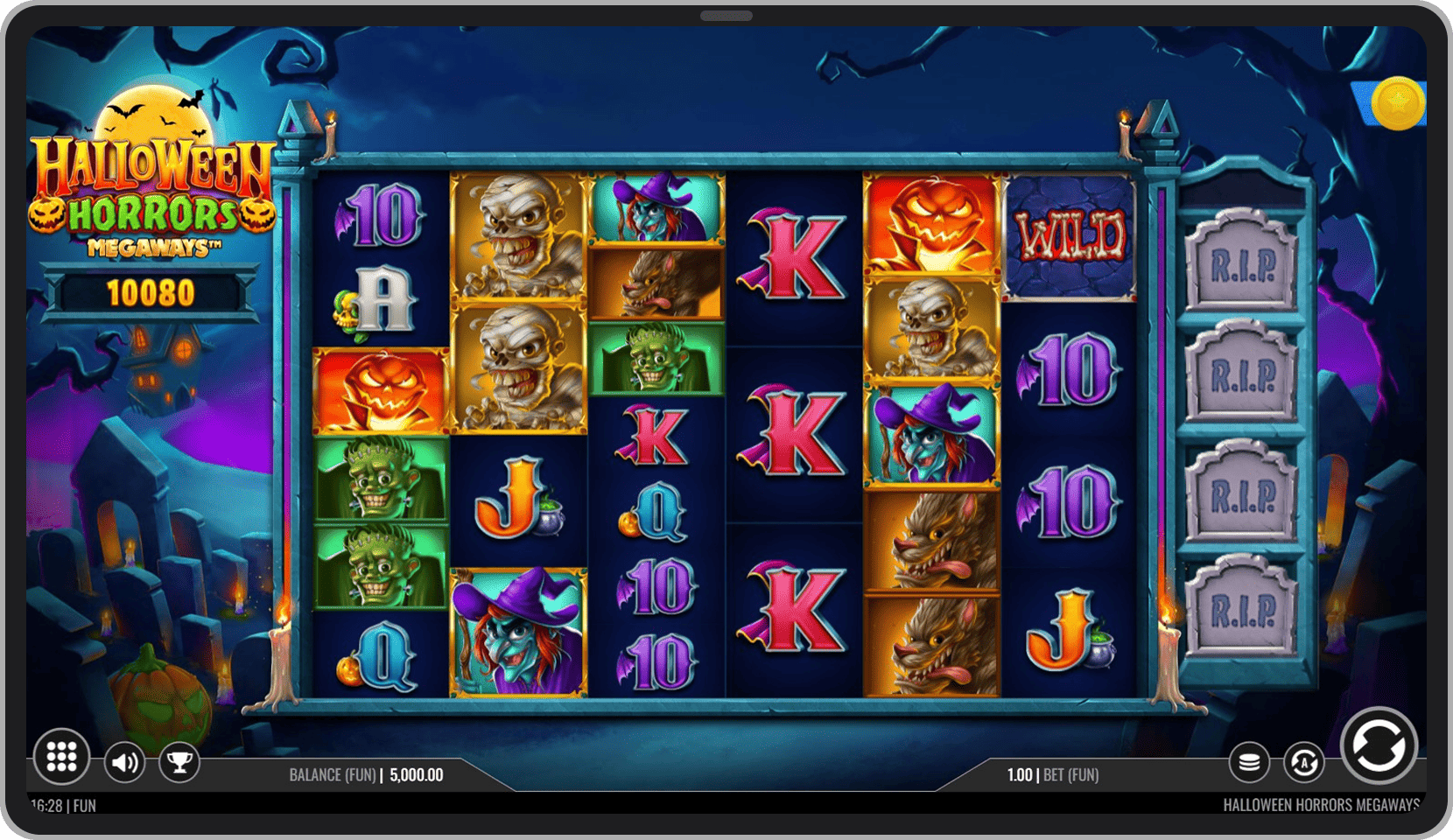
Task: Open the trophy achievements panel
Action: point(179,761)
